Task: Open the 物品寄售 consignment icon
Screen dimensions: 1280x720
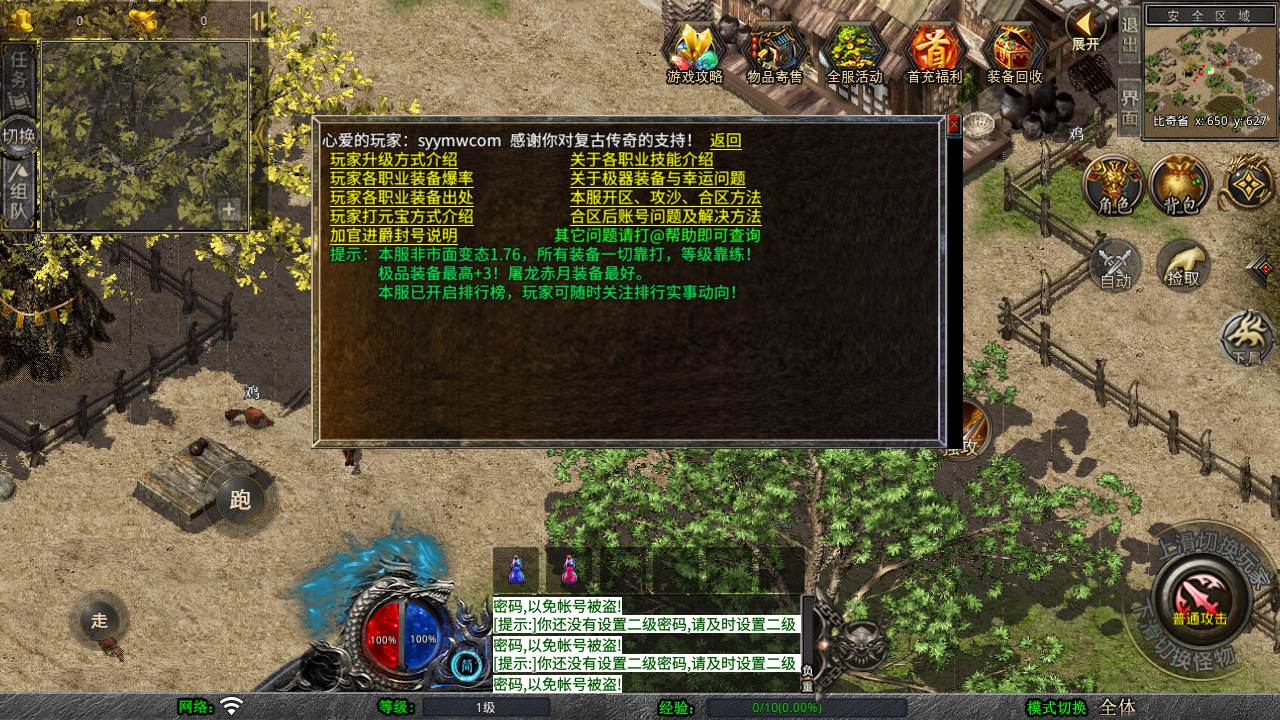Action: pyautogui.click(x=775, y=52)
